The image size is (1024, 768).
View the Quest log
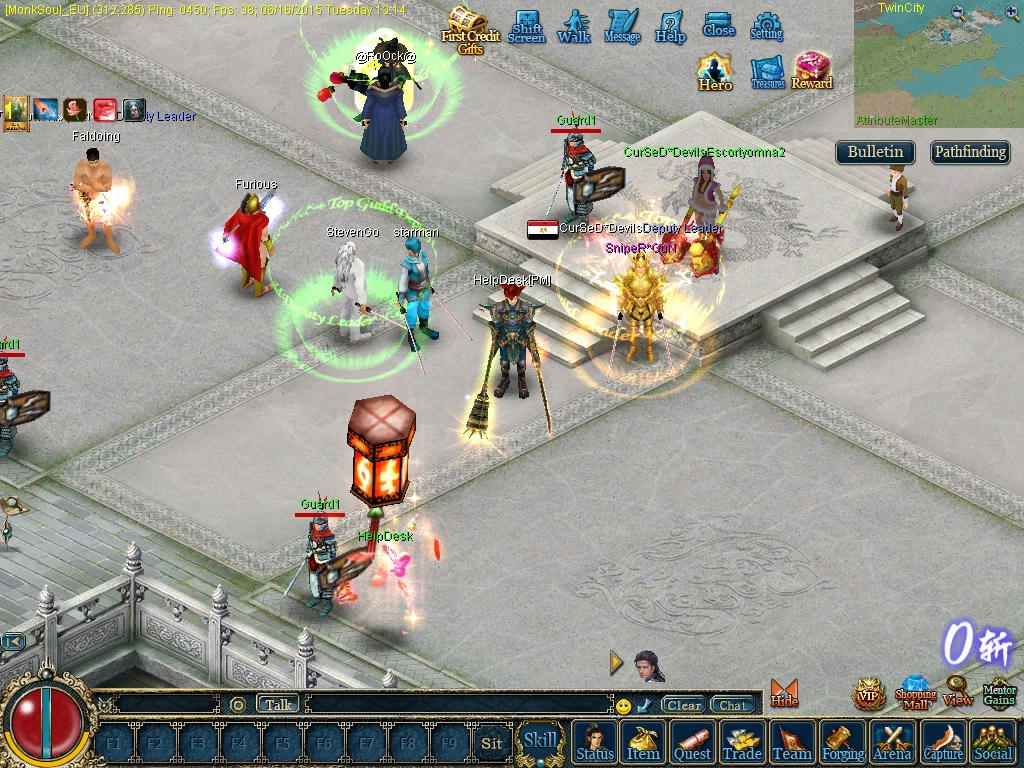tap(692, 743)
